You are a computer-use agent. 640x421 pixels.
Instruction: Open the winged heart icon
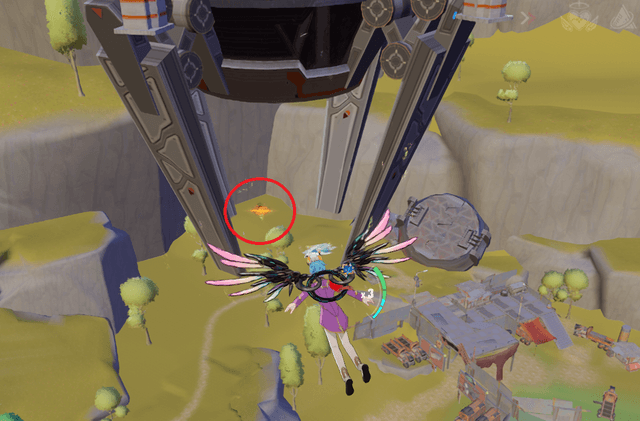point(578,16)
